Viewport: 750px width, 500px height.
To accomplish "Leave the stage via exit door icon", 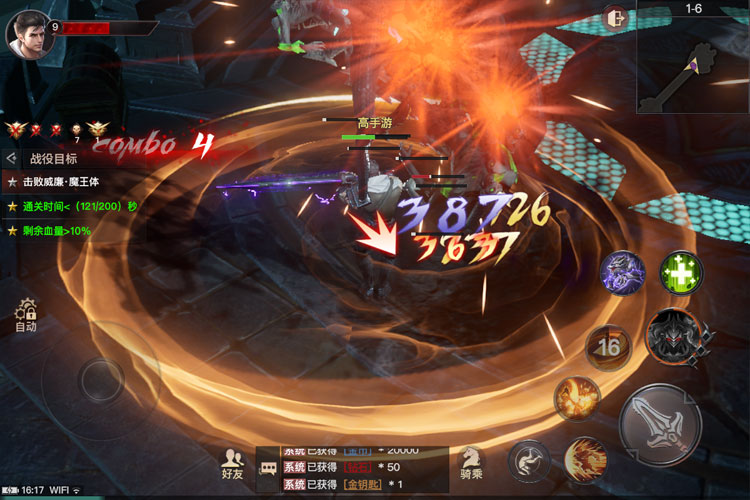I will coord(616,17).
